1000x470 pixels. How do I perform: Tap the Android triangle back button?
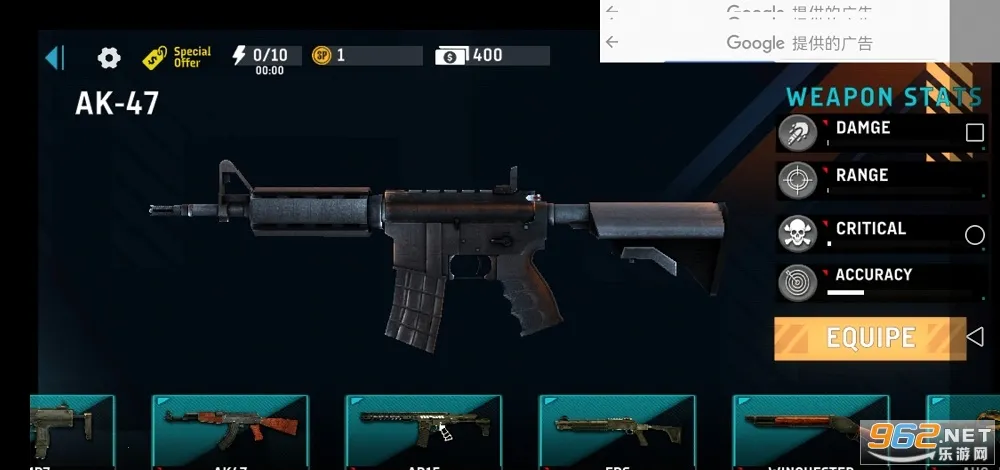pyautogui.click(x=975, y=337)
